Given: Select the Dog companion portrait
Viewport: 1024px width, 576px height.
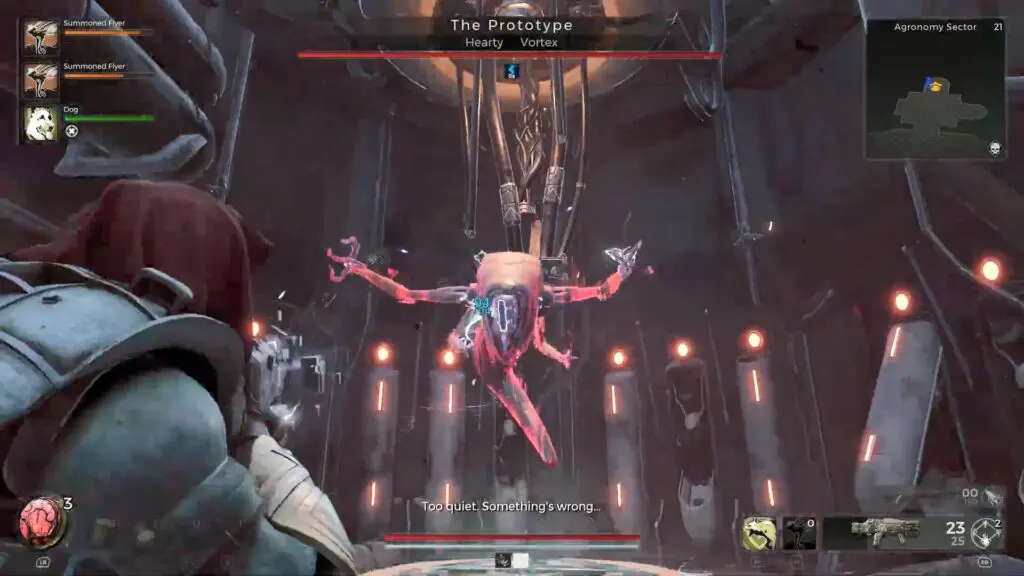Looking at the screenshot, I should pos(41,121).
